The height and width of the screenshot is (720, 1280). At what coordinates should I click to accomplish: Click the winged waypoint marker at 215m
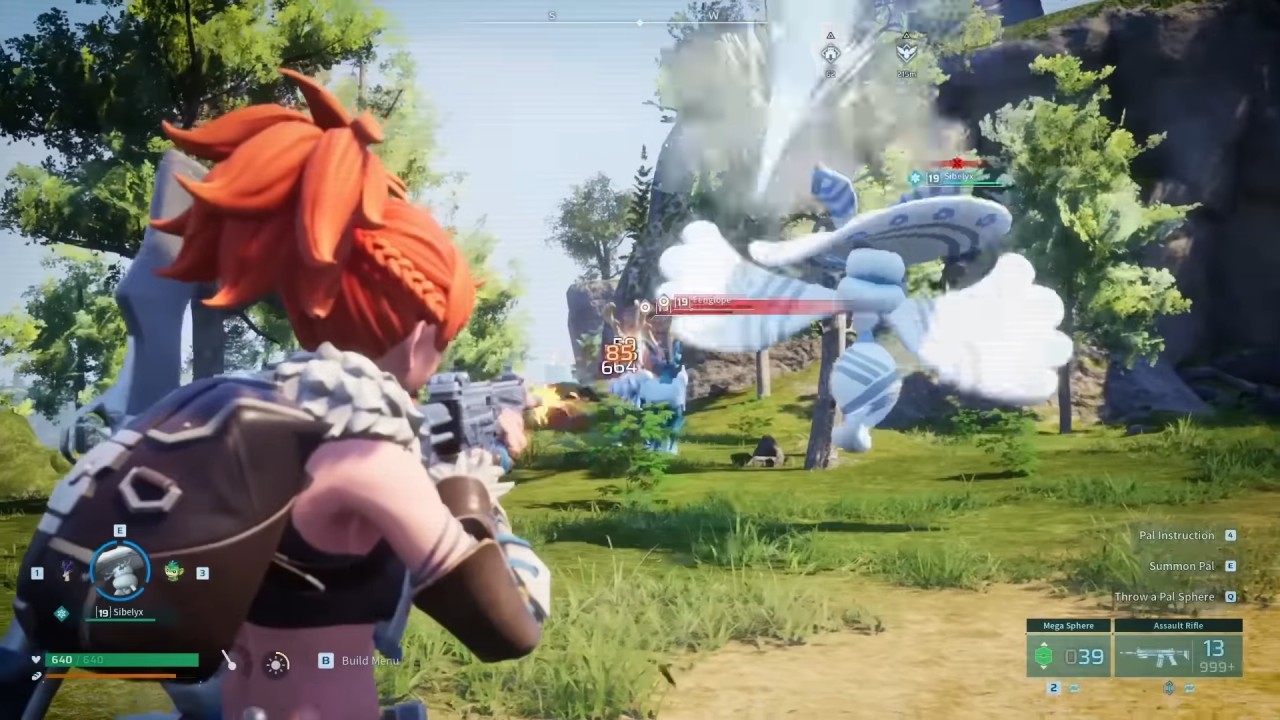(906, 50)
